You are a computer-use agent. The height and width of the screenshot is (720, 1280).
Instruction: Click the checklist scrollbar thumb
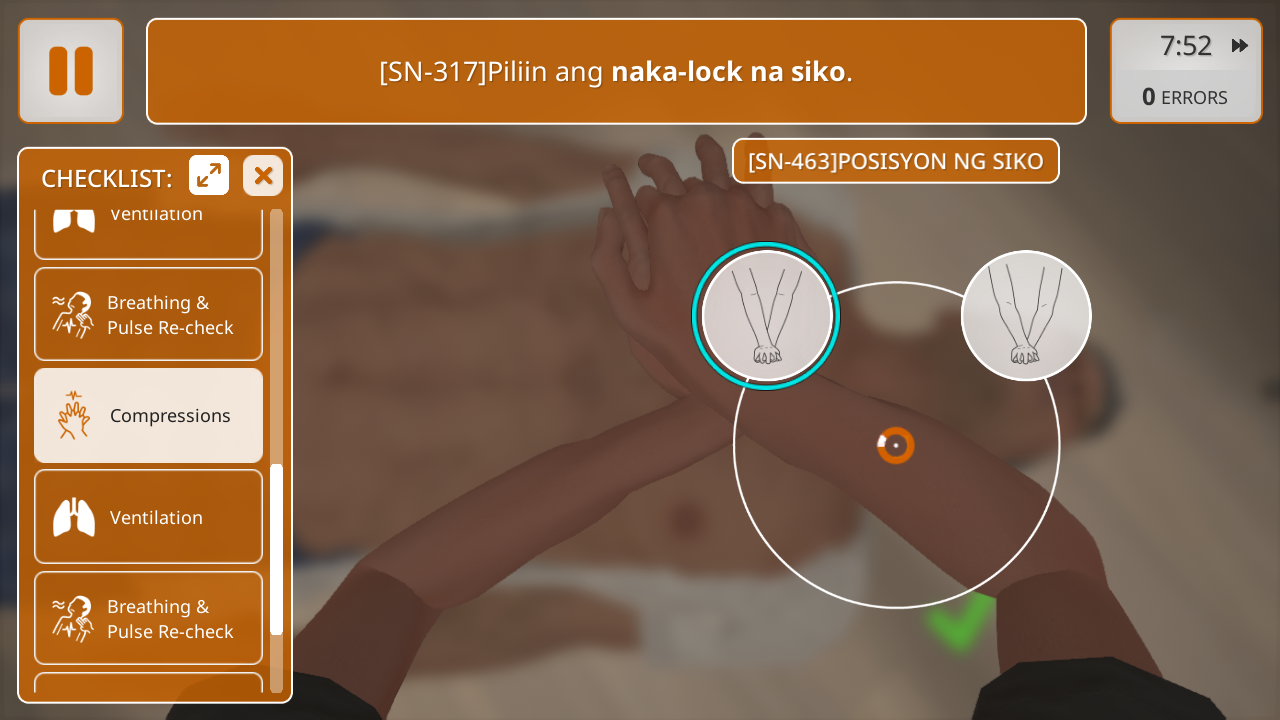click(x=277, y=549)
